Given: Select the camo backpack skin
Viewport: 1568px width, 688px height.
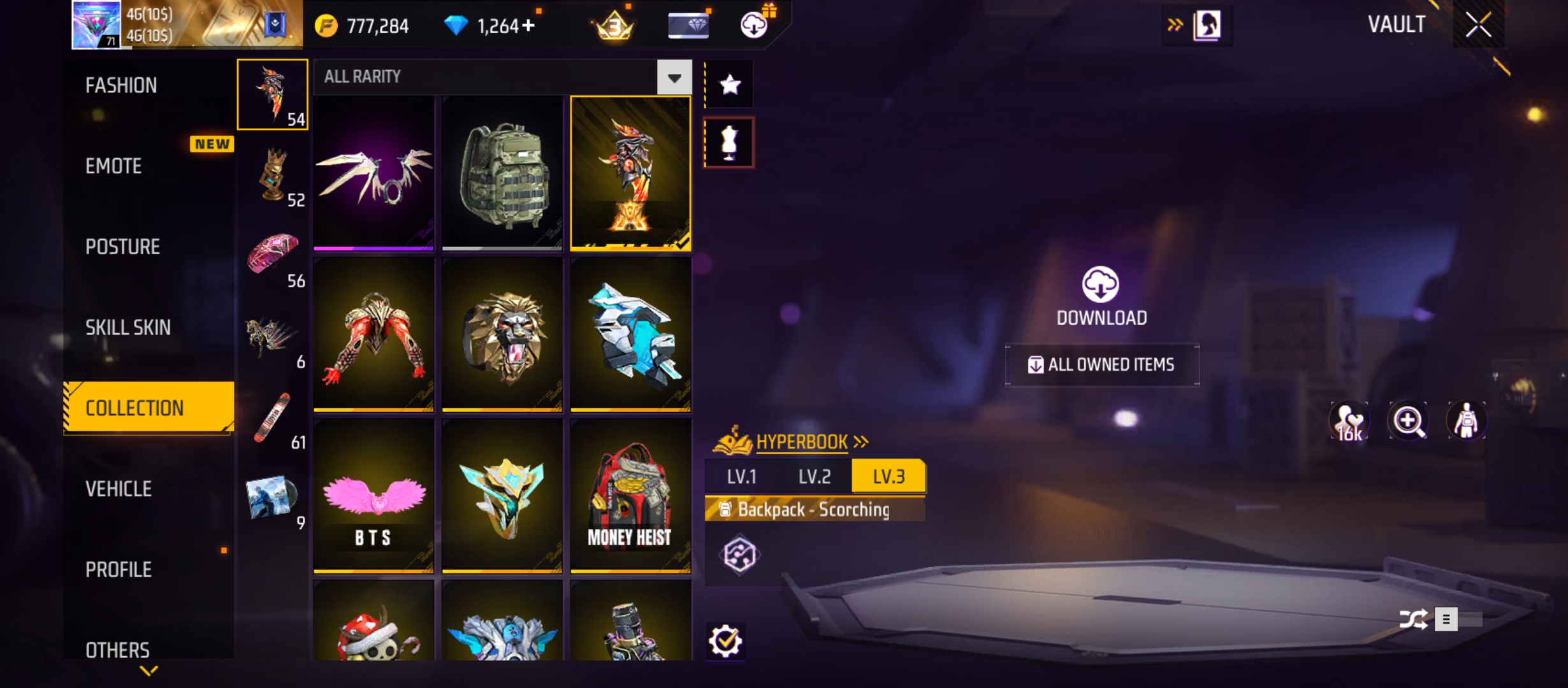Looking at the screenshot, I should click(x=502, y=173).
